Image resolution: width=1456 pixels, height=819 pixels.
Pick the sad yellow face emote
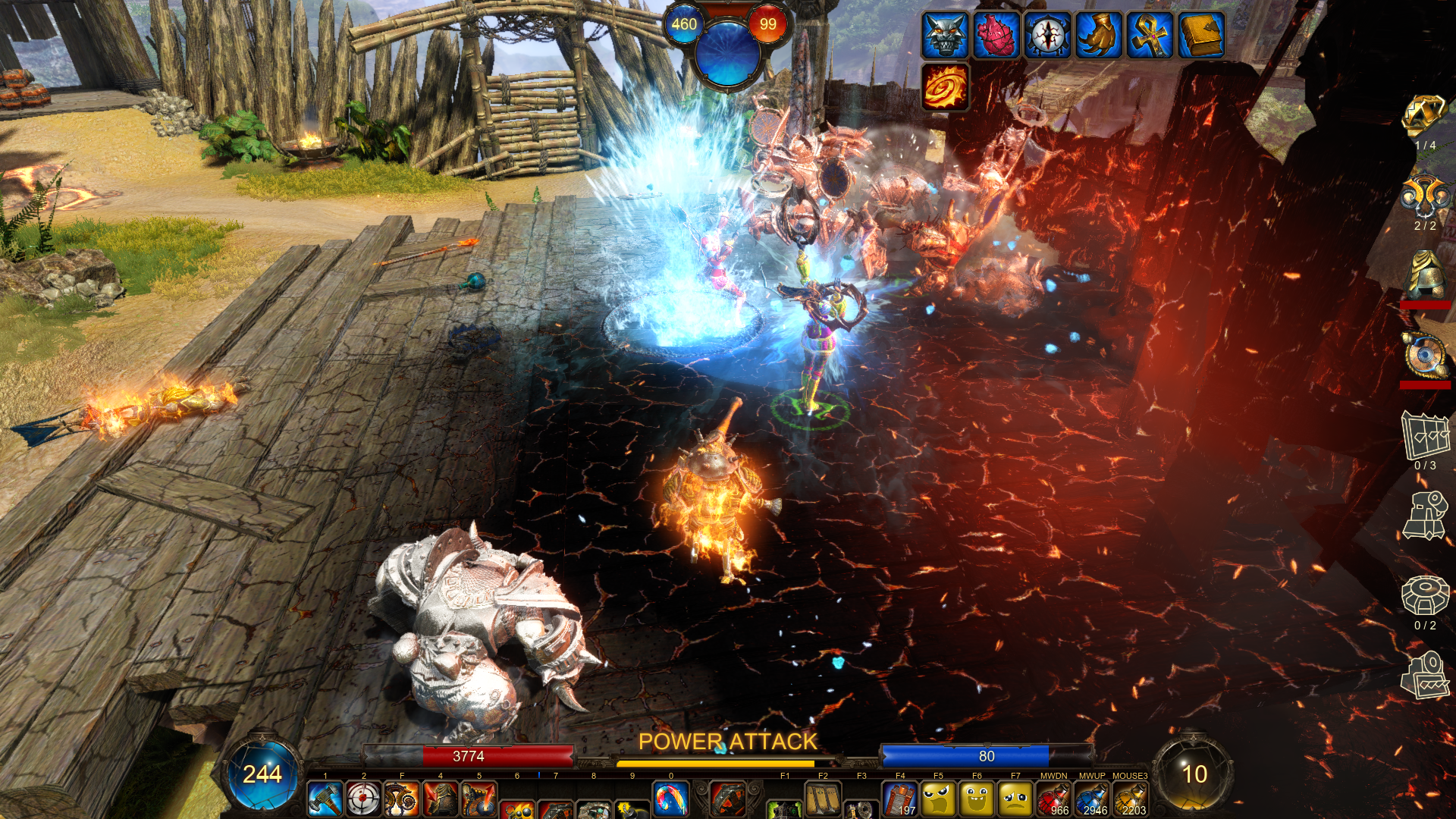(x=1015, y=799)
